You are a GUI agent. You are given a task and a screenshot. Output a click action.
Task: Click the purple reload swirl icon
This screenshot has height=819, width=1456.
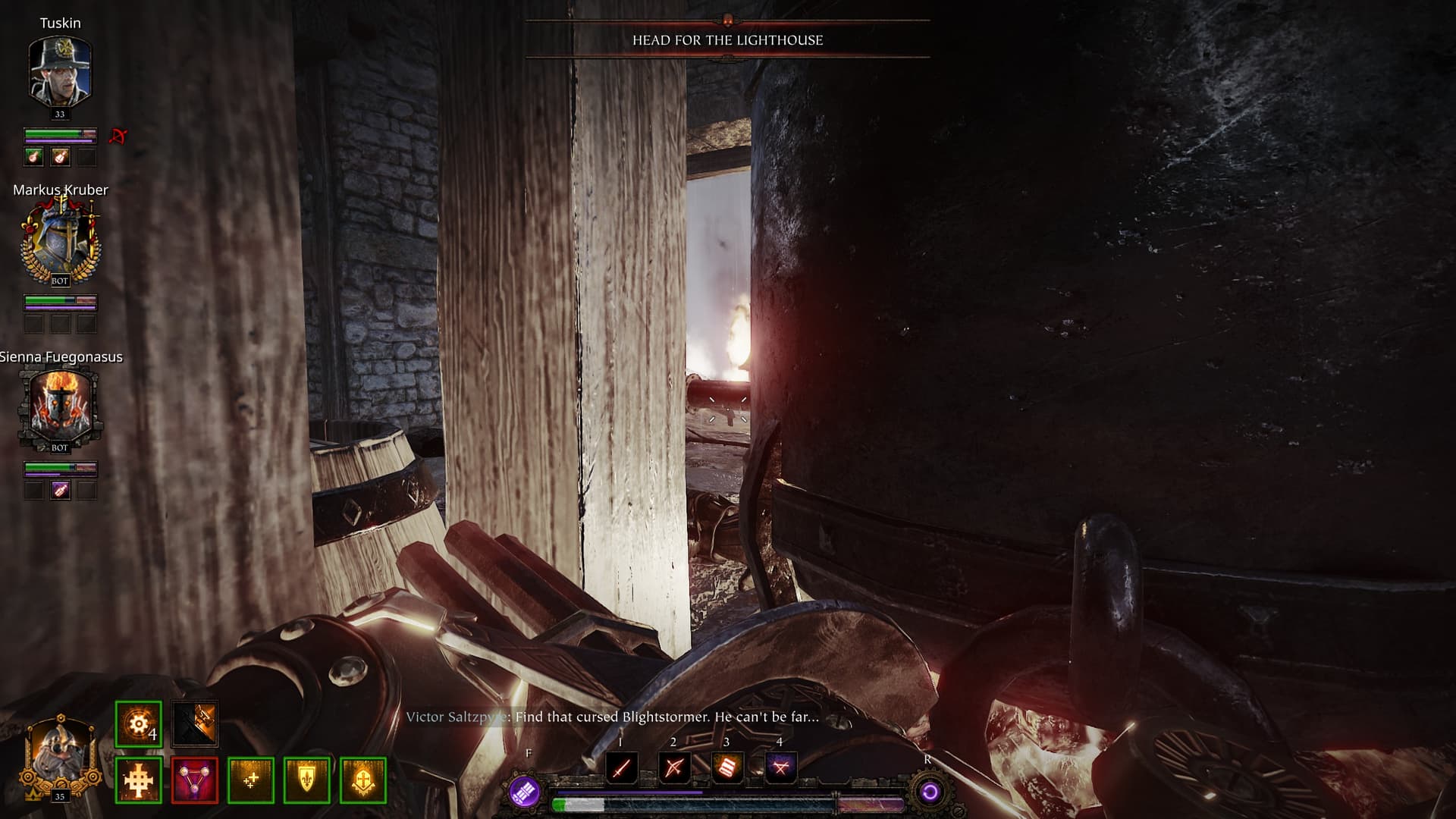click(x=930, y=792)
